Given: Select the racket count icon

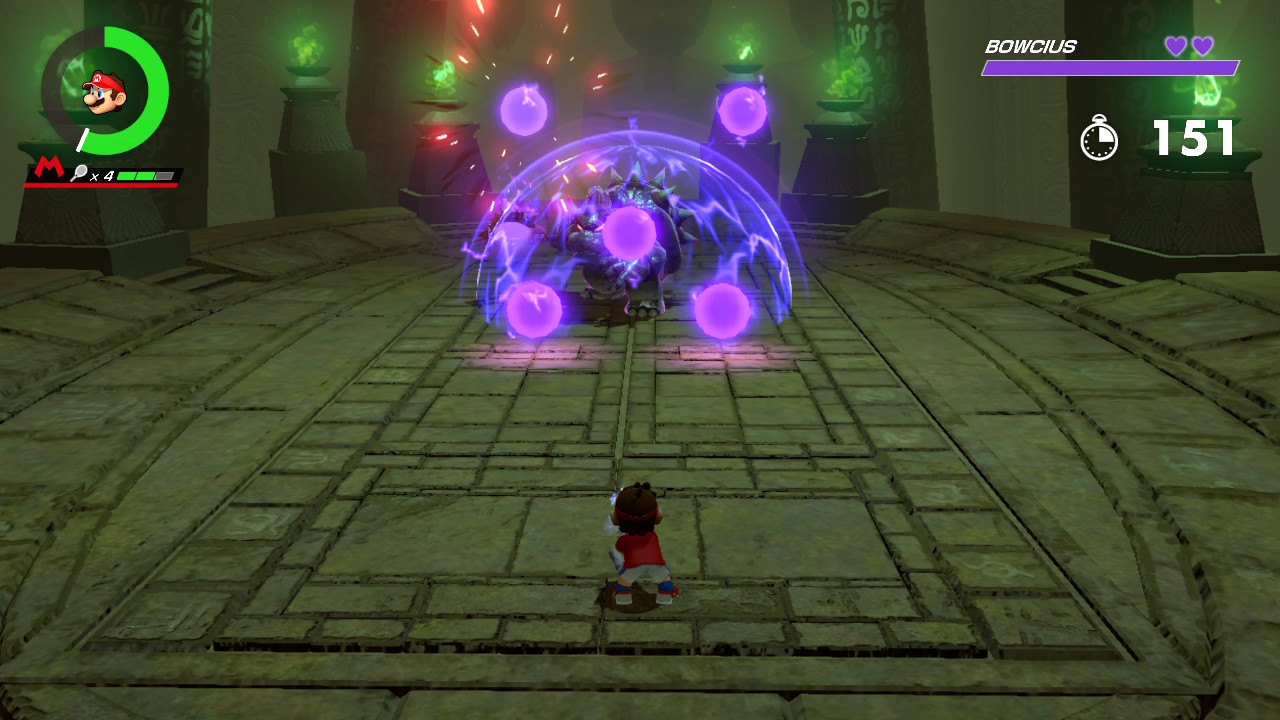Looking at the screenshot, I should point(79,174).
